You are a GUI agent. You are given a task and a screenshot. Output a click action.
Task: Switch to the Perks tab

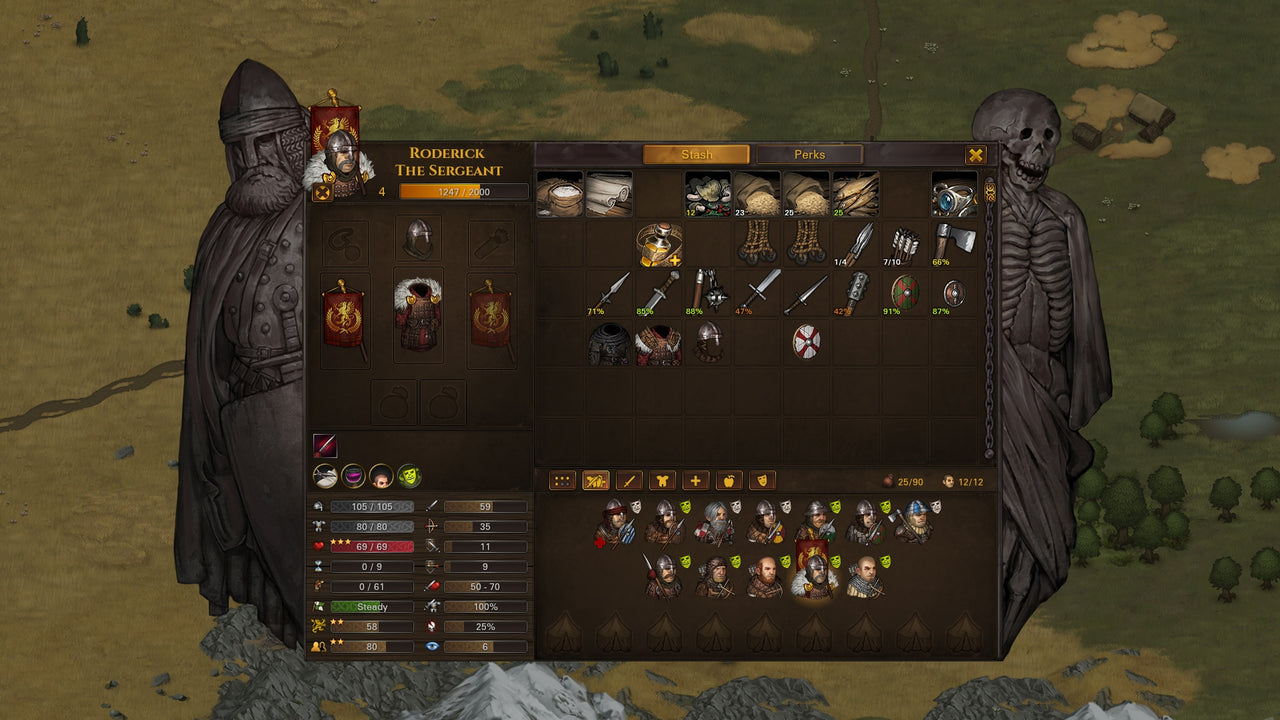click(x=812, y=154)
